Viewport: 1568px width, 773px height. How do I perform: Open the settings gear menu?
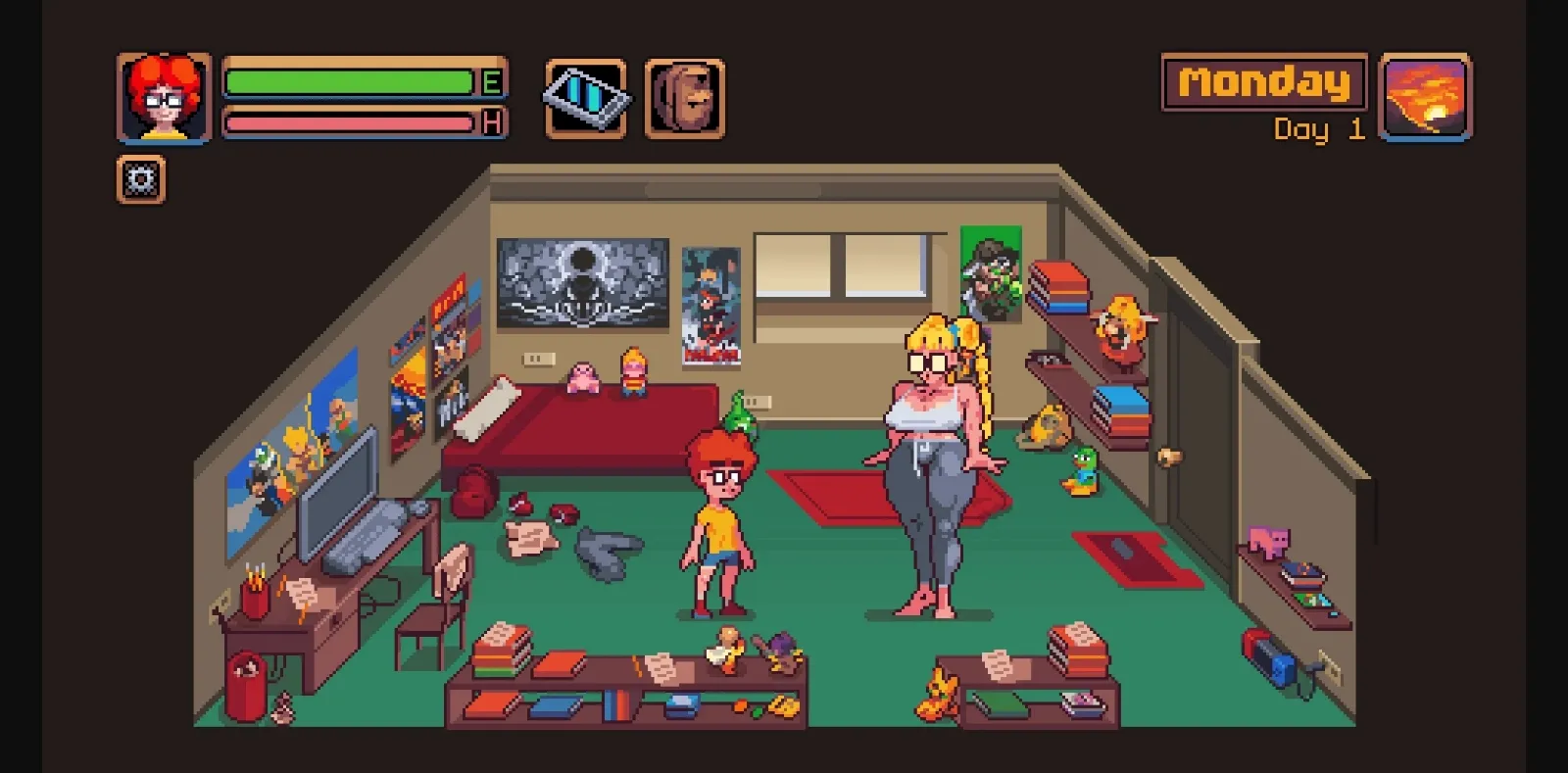(x=140, y=180)
